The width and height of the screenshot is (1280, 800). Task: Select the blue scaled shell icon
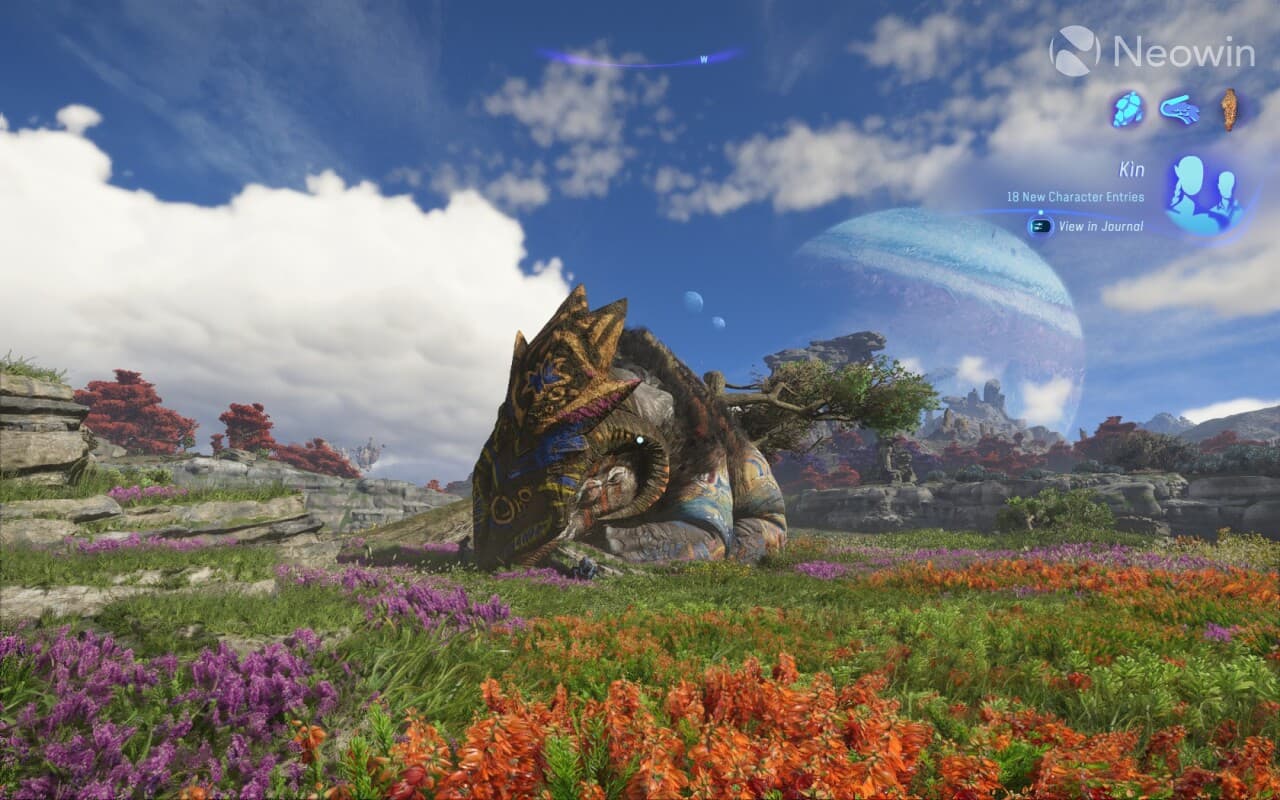[1128, 109]
